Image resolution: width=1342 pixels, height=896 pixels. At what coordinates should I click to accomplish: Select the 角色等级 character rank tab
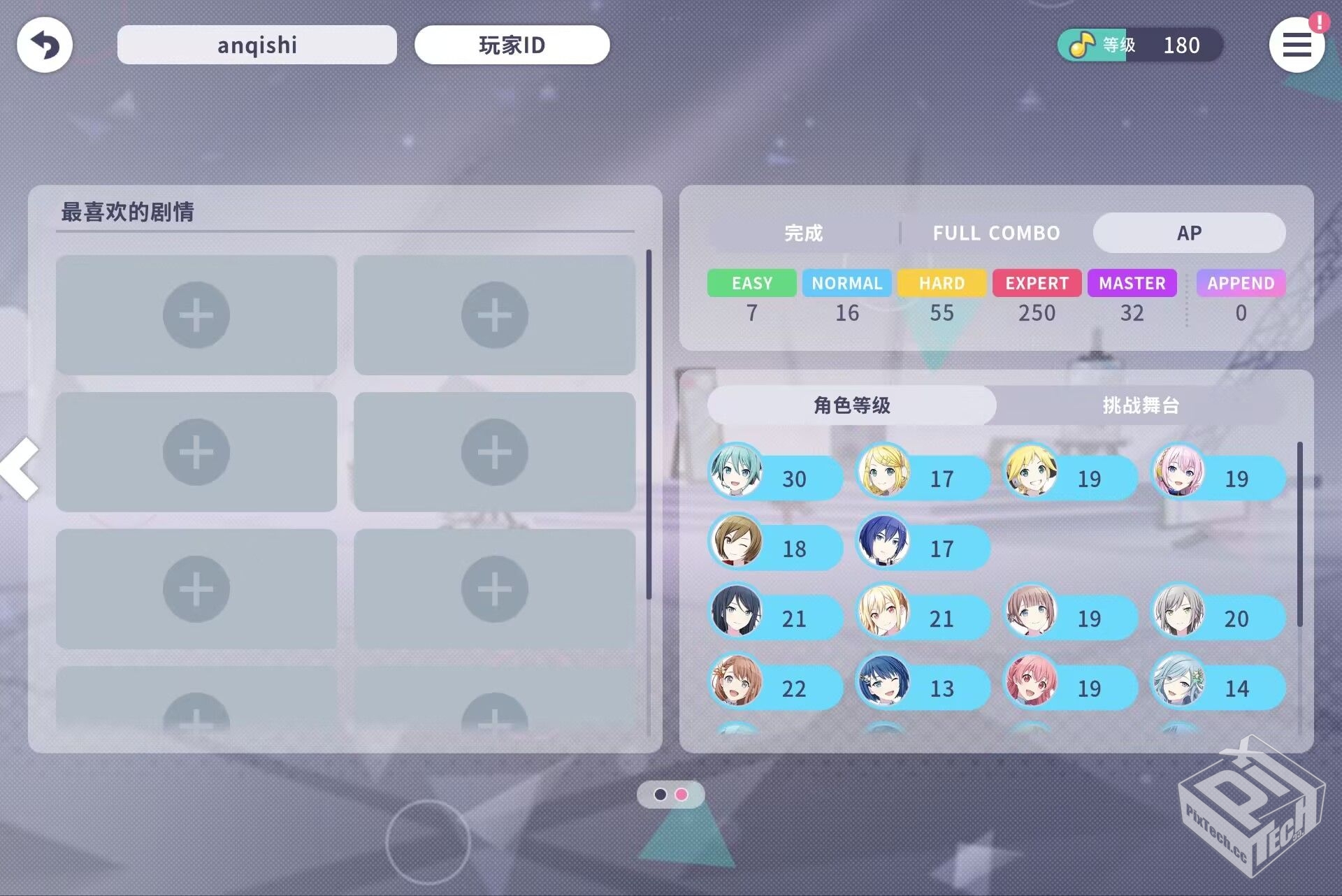click(851, 405)
